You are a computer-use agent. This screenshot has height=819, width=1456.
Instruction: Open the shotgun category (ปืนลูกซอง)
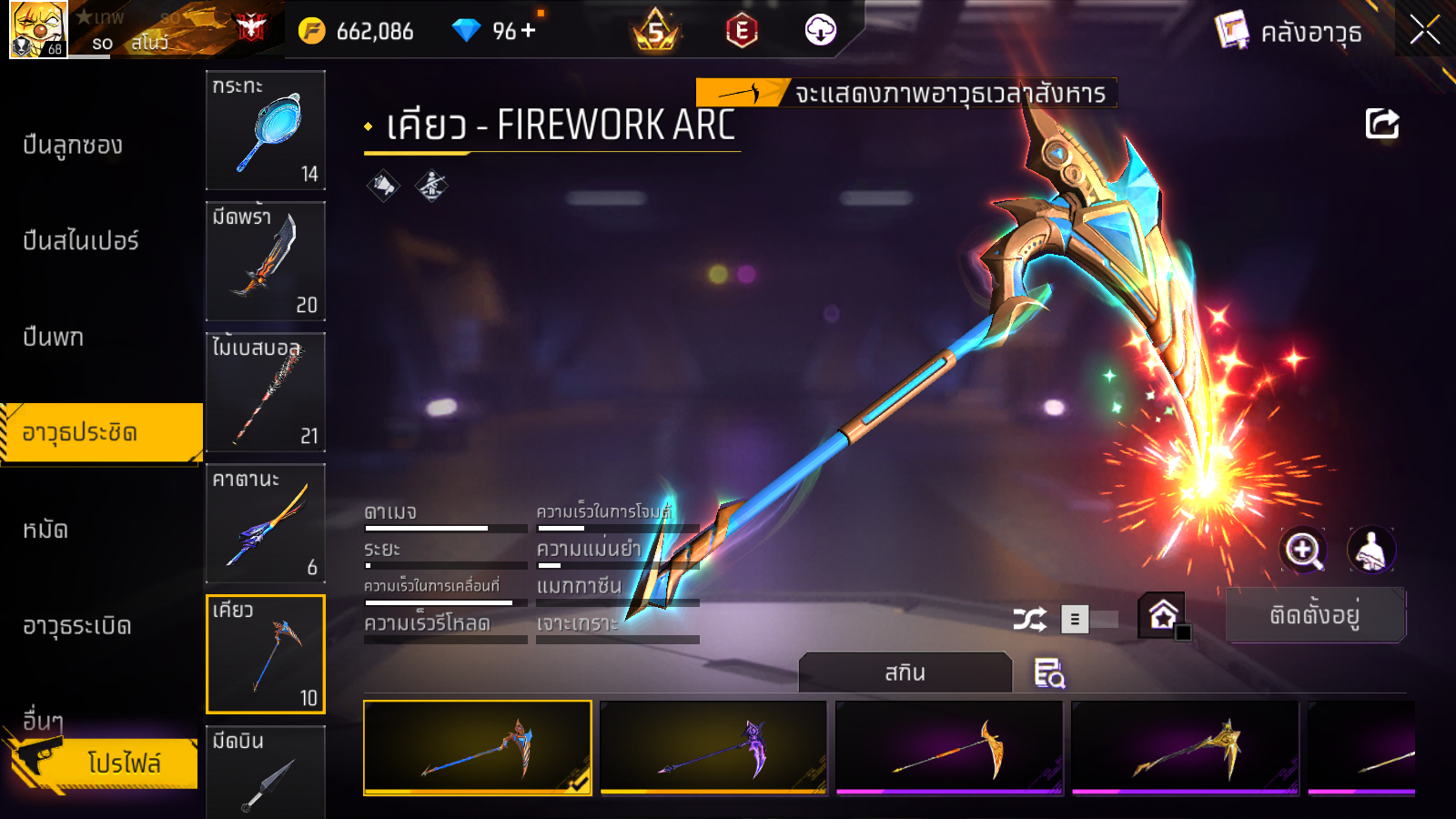click(73, 146)
